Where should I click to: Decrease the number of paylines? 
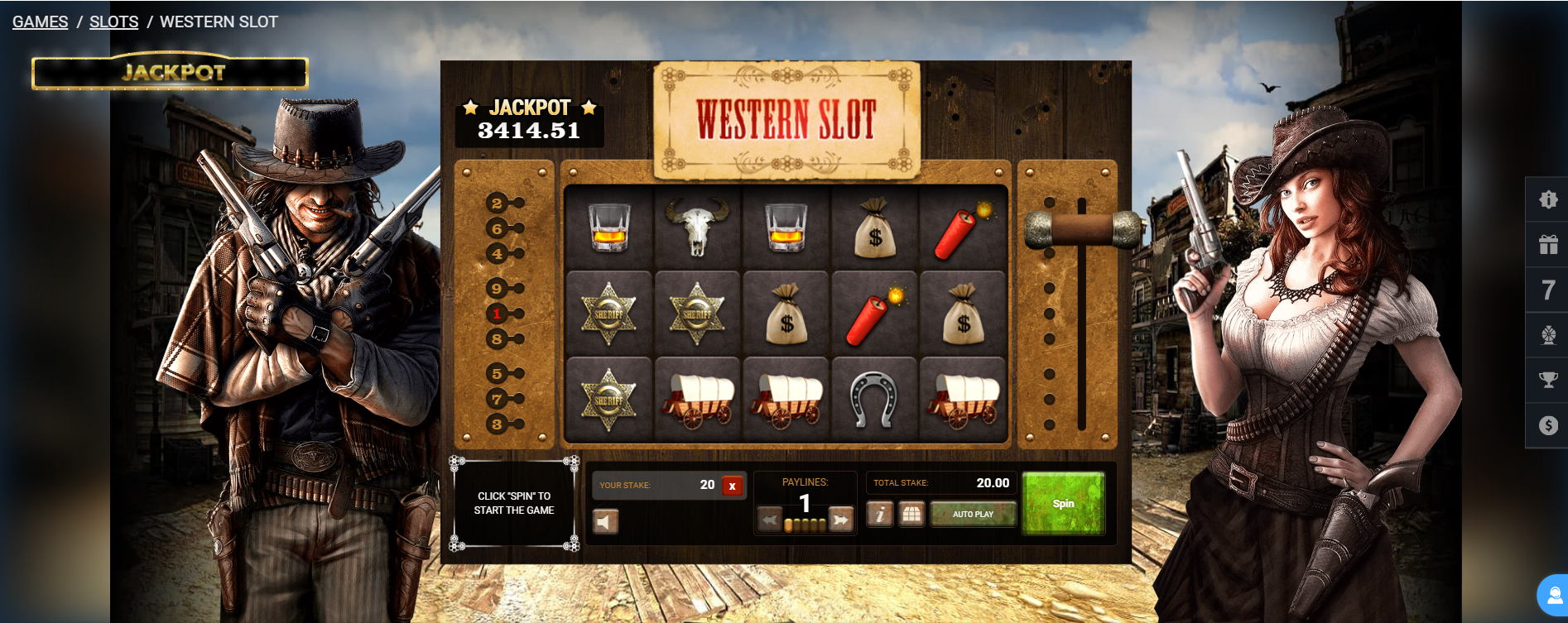coord(770,520)
